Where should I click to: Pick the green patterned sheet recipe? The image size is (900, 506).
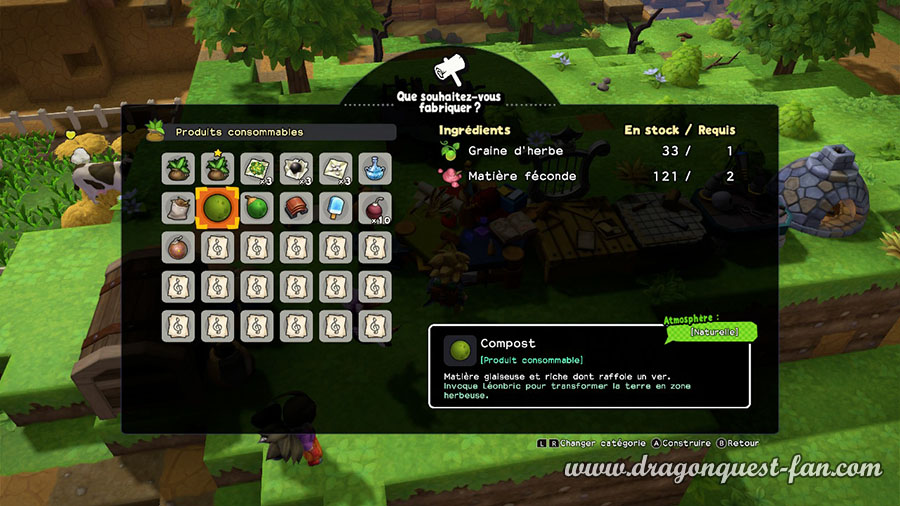(256, 169)
